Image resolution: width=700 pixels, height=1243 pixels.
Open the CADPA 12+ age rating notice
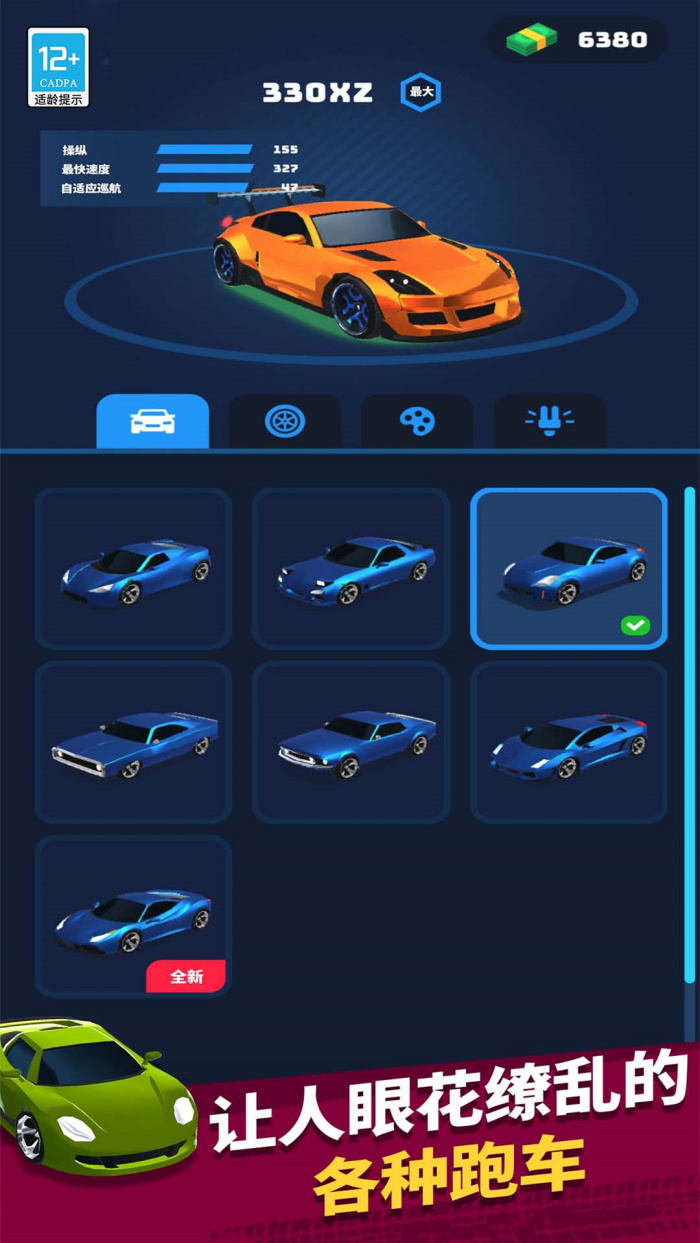point(58,67)
